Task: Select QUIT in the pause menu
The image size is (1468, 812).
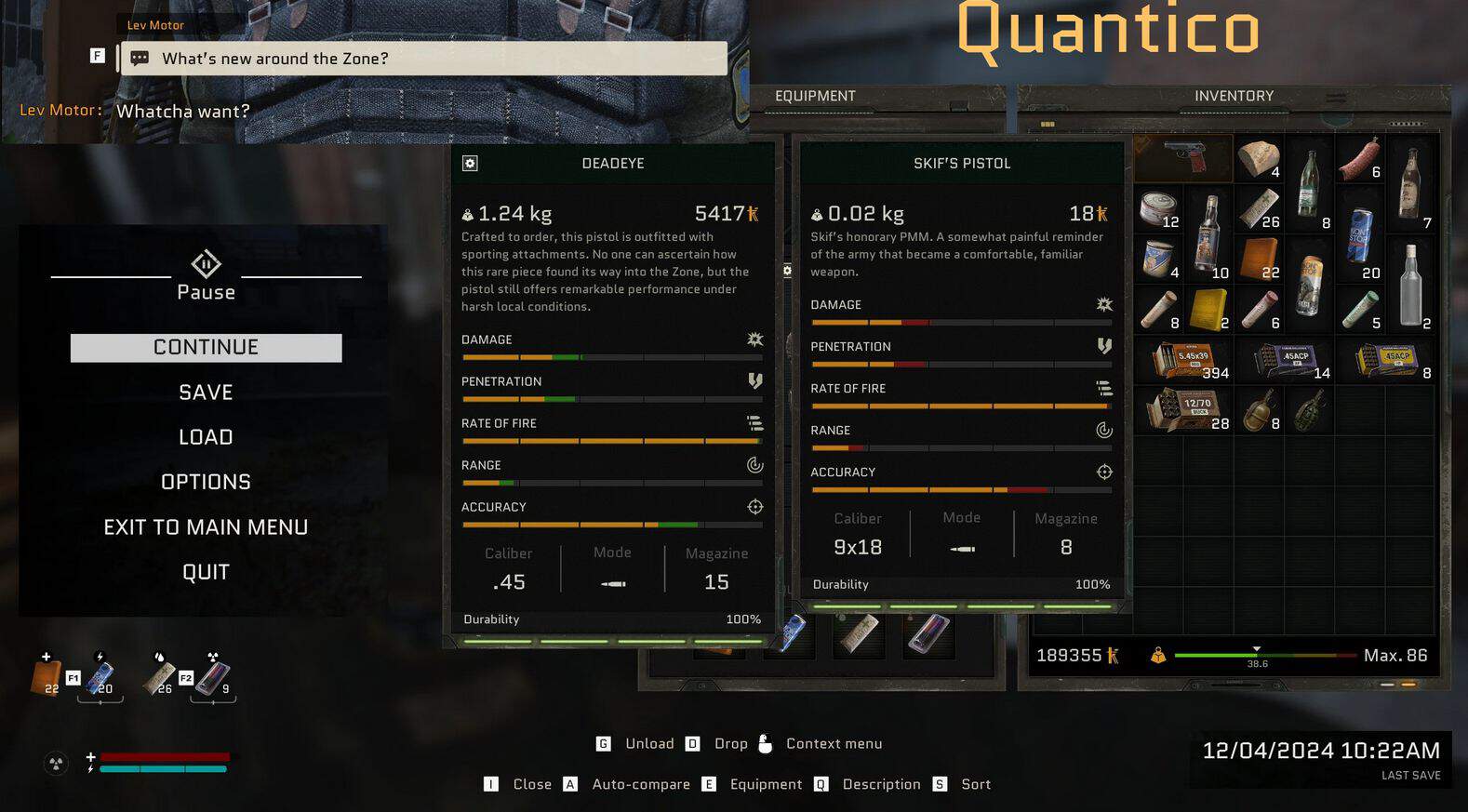Action: [x=206, y=572]
